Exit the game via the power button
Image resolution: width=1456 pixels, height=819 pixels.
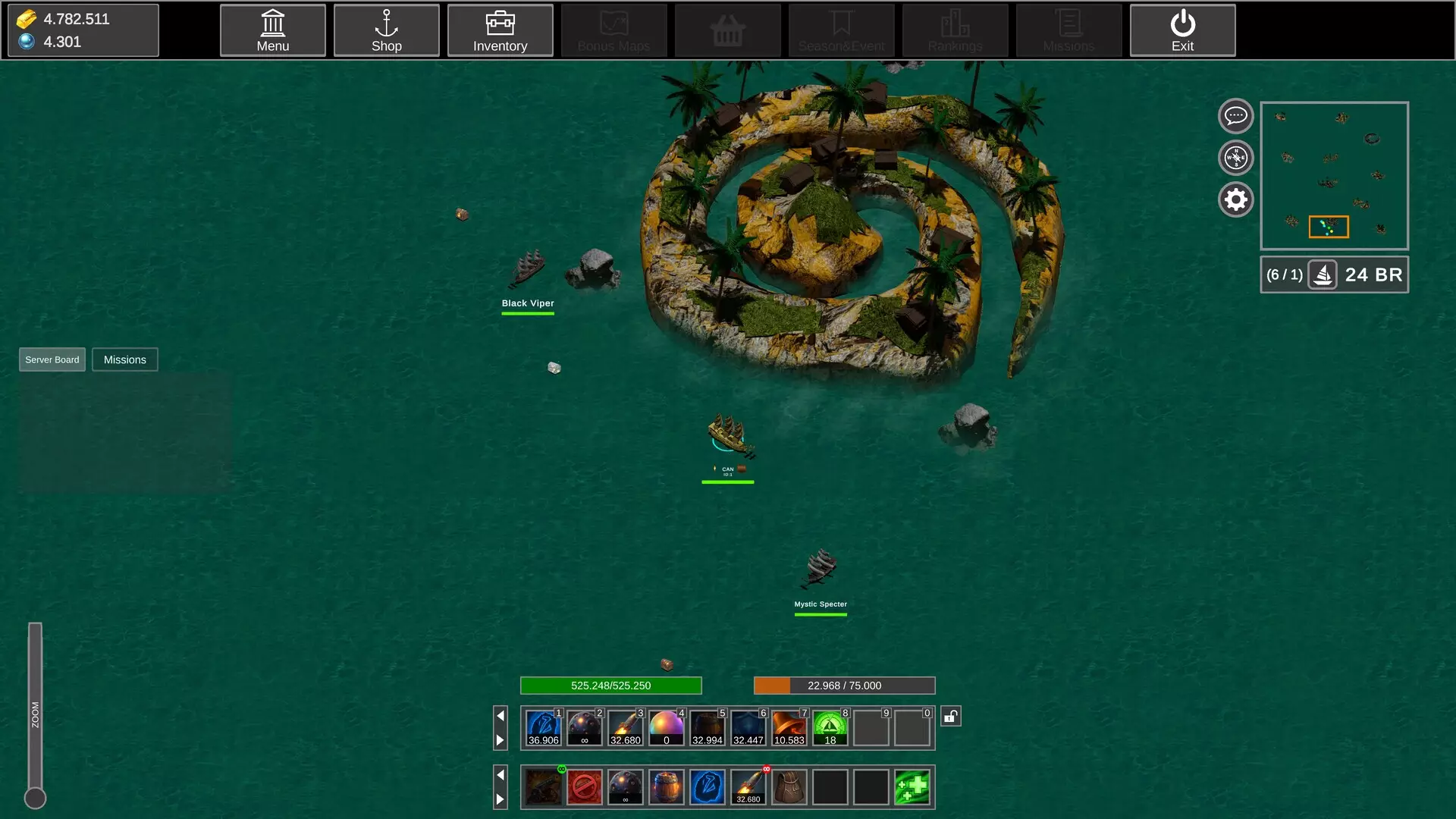coord(1182,30)
